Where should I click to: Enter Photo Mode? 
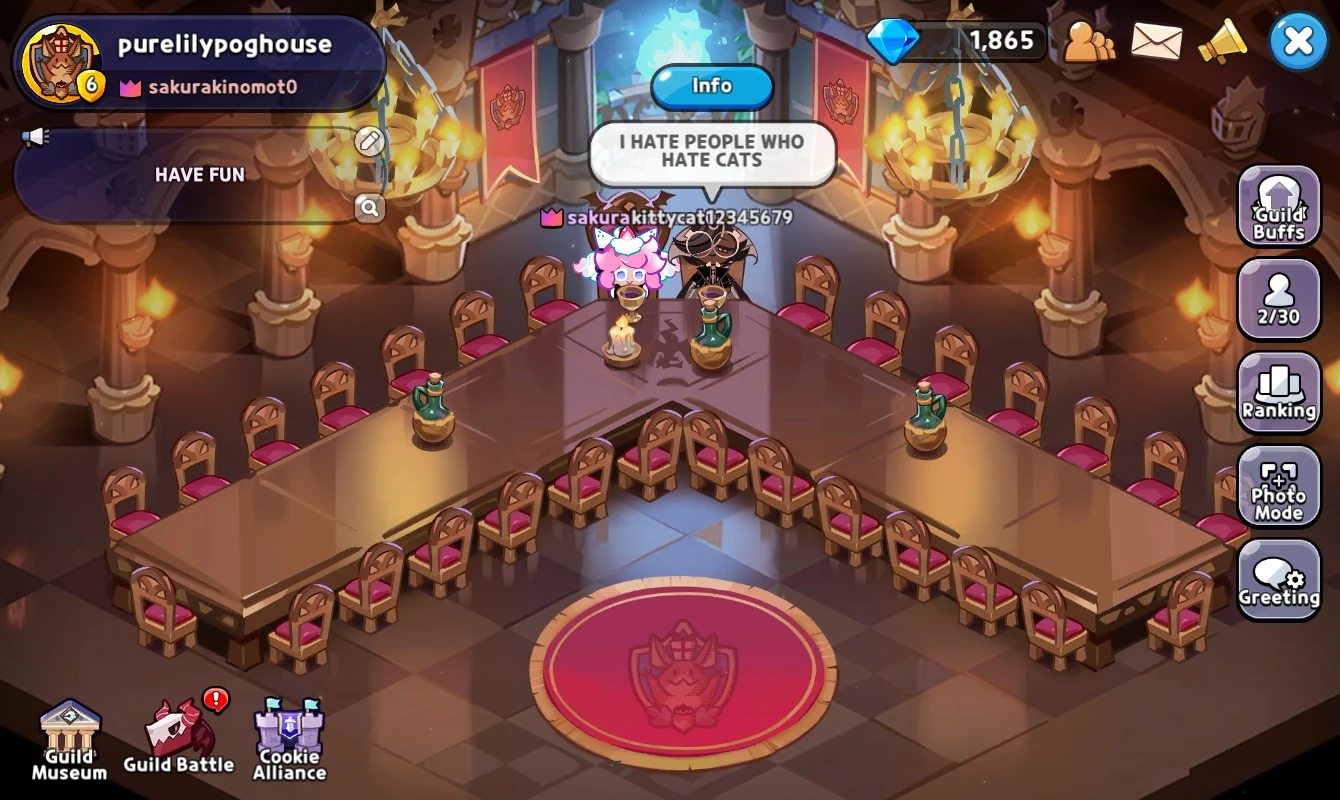(x=1279, y=488)
